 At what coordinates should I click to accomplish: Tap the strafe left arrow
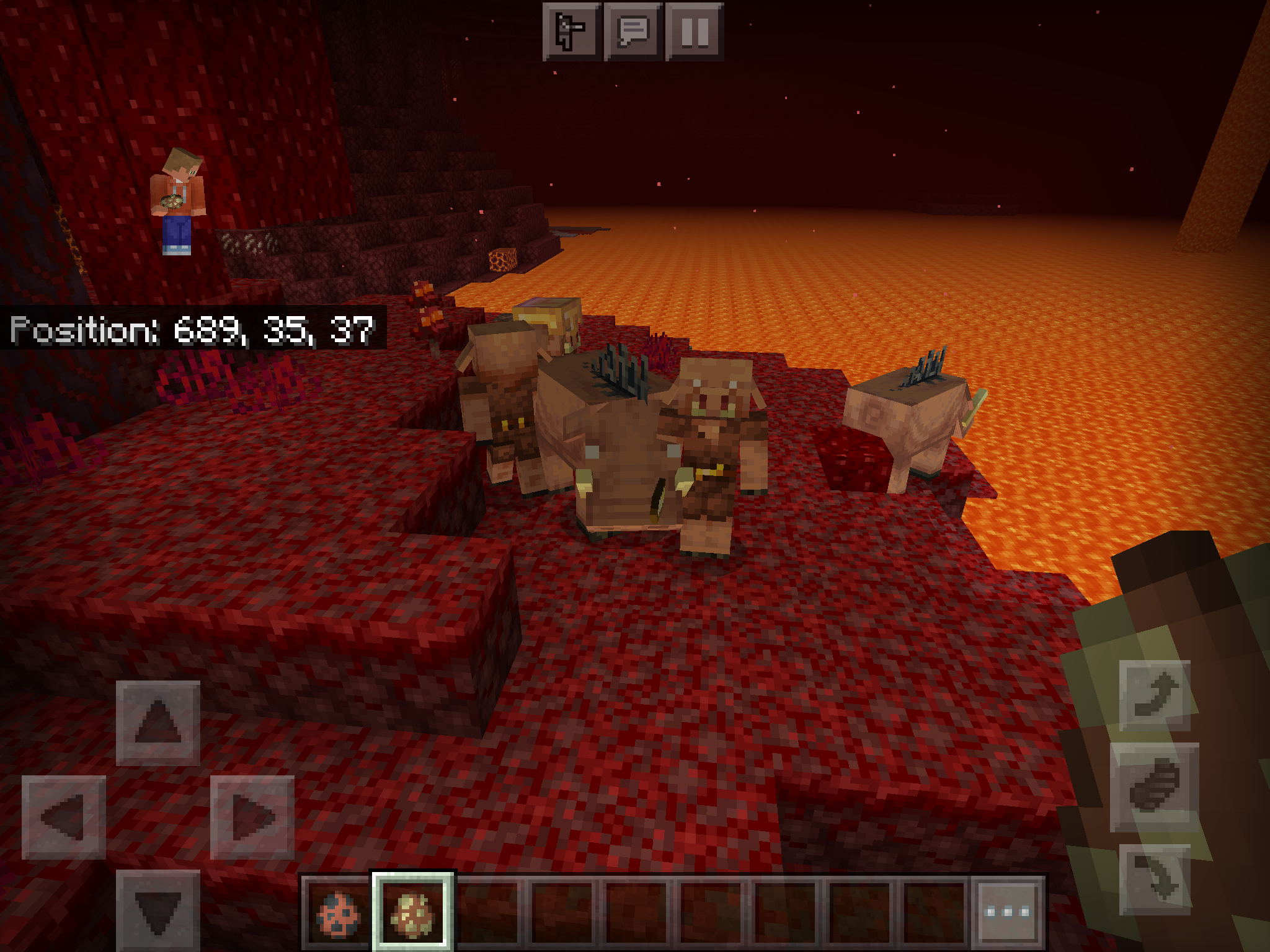point(64,817)
